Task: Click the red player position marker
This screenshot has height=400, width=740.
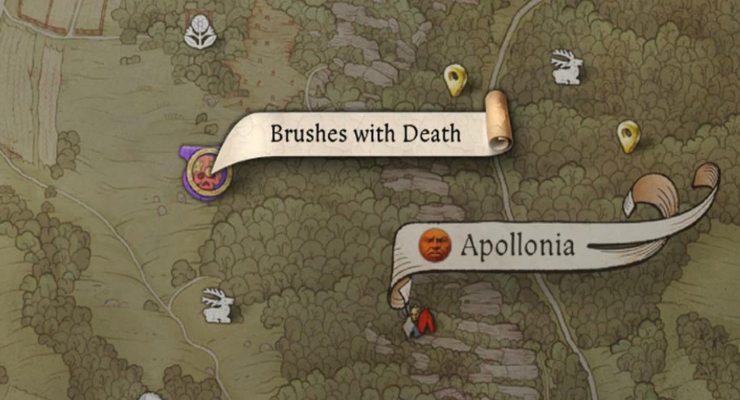Action: tap(423, 320)
